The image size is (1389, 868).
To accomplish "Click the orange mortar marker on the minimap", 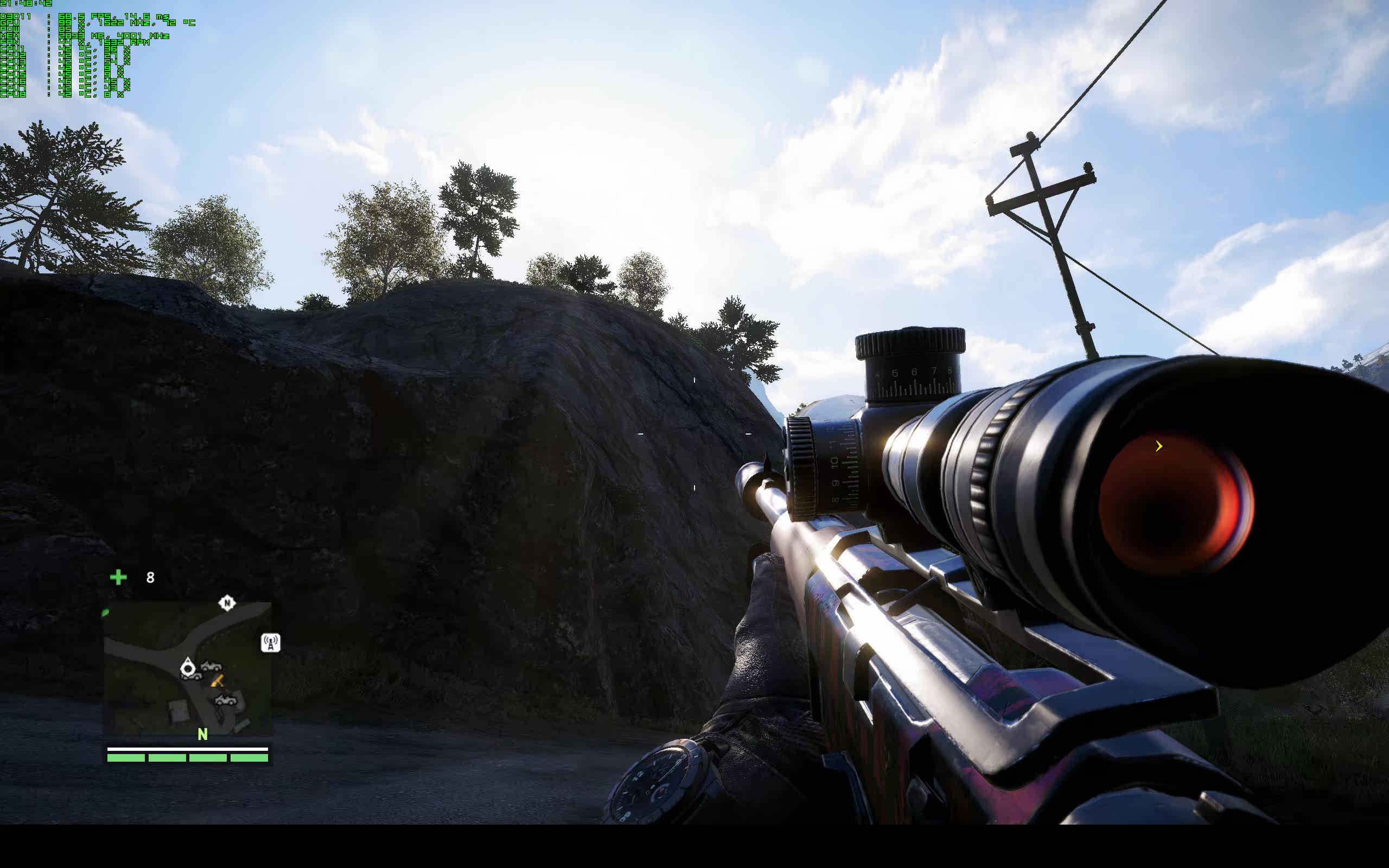I will click(218, 681).
